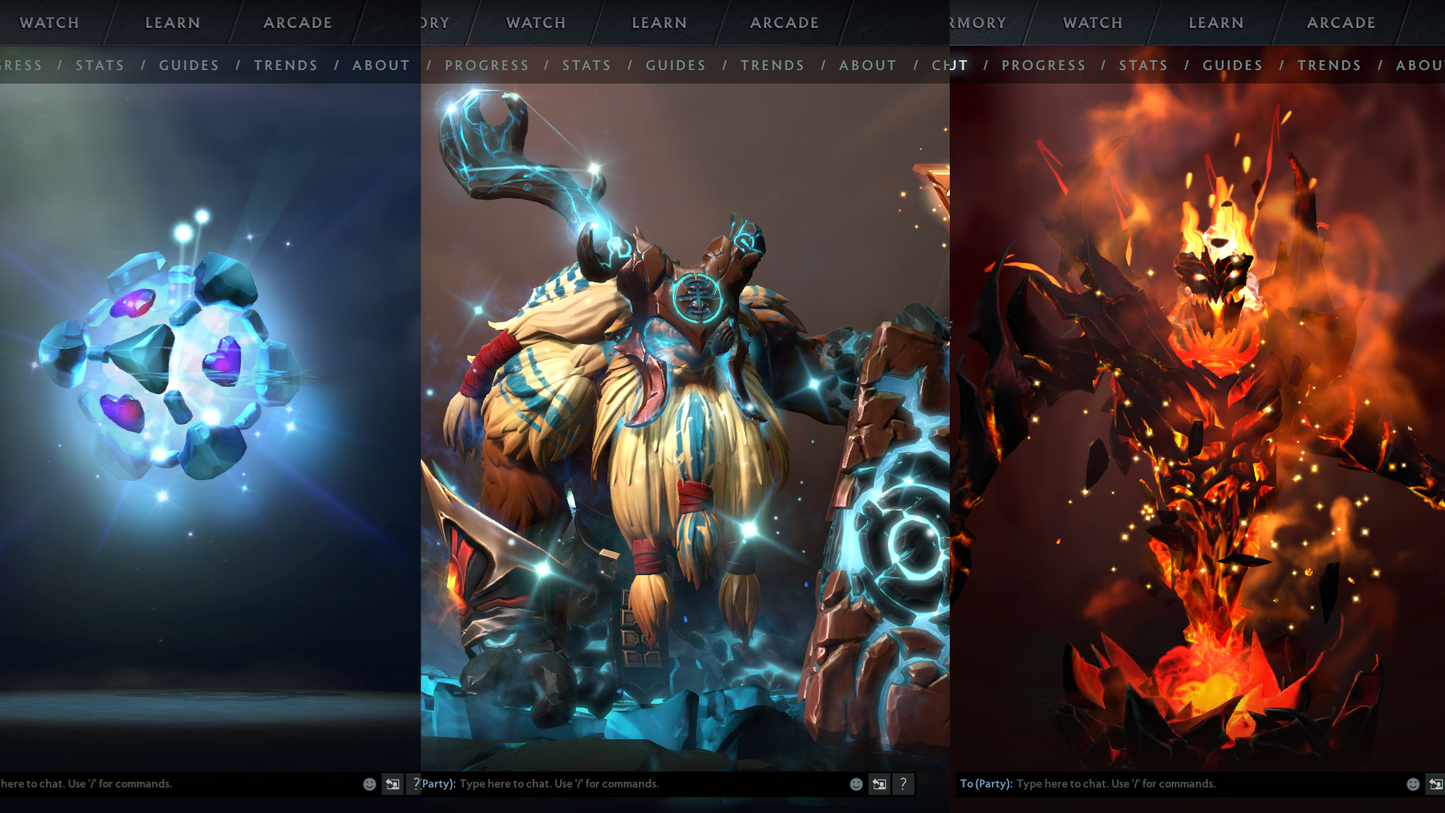Toggle the Party channel label in middle chat
The height and width of the screenshot is (813, 1445).
(x=437, y=784)
